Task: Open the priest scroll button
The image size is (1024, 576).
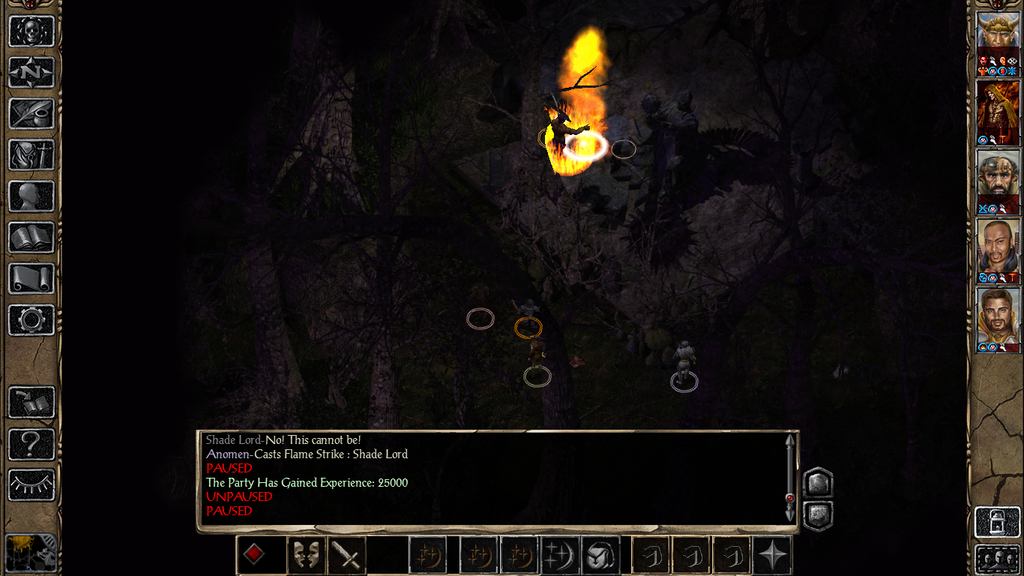Action: coord(31,278)
